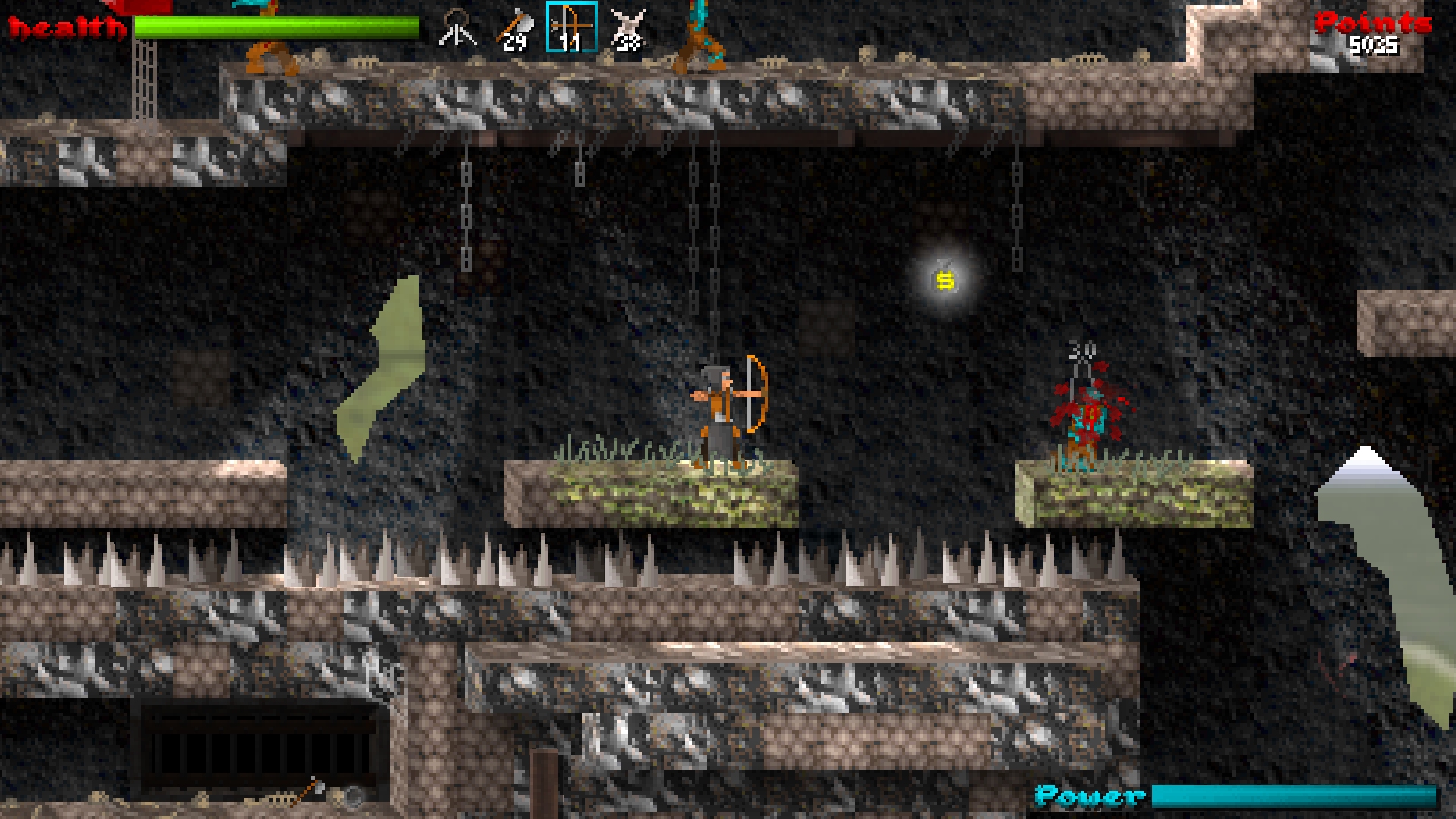Click the cyan Power label icon
The height and width of the screenshot is (819, 1456).
[1088, 796]
